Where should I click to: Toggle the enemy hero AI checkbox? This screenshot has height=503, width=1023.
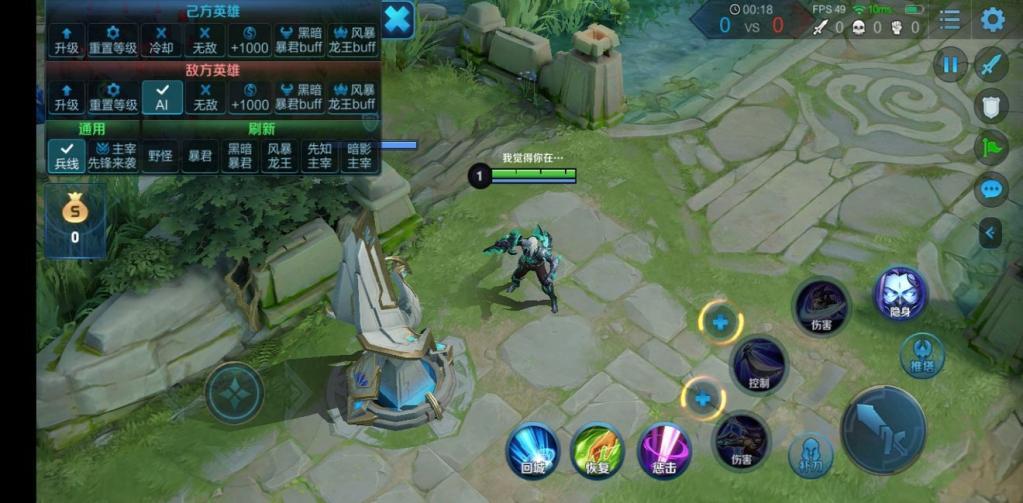tap(162, 97)
